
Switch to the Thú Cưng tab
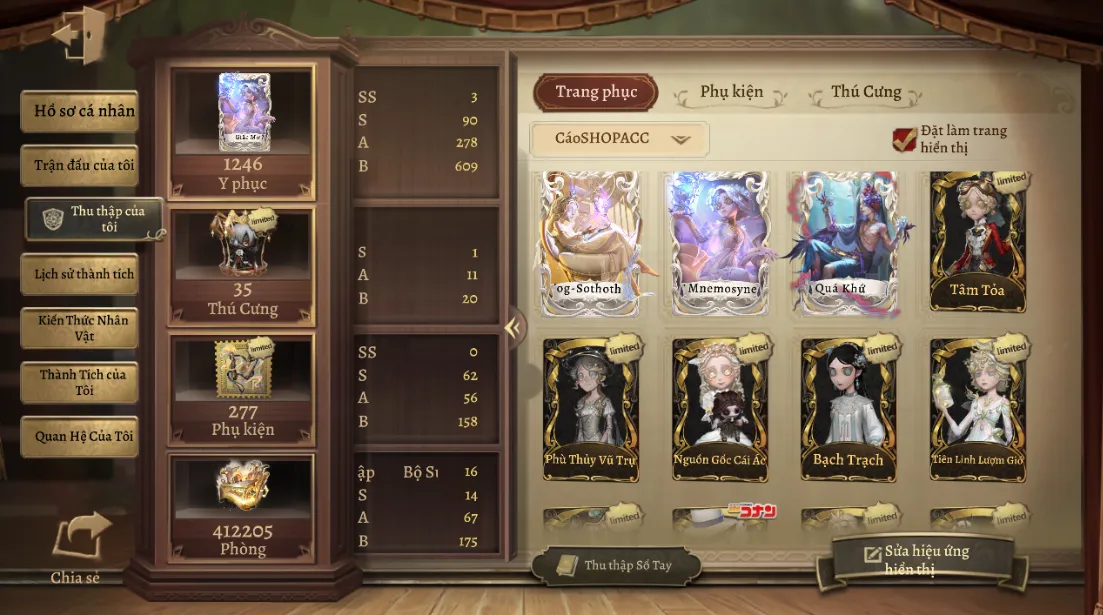(x=866, y=93)
